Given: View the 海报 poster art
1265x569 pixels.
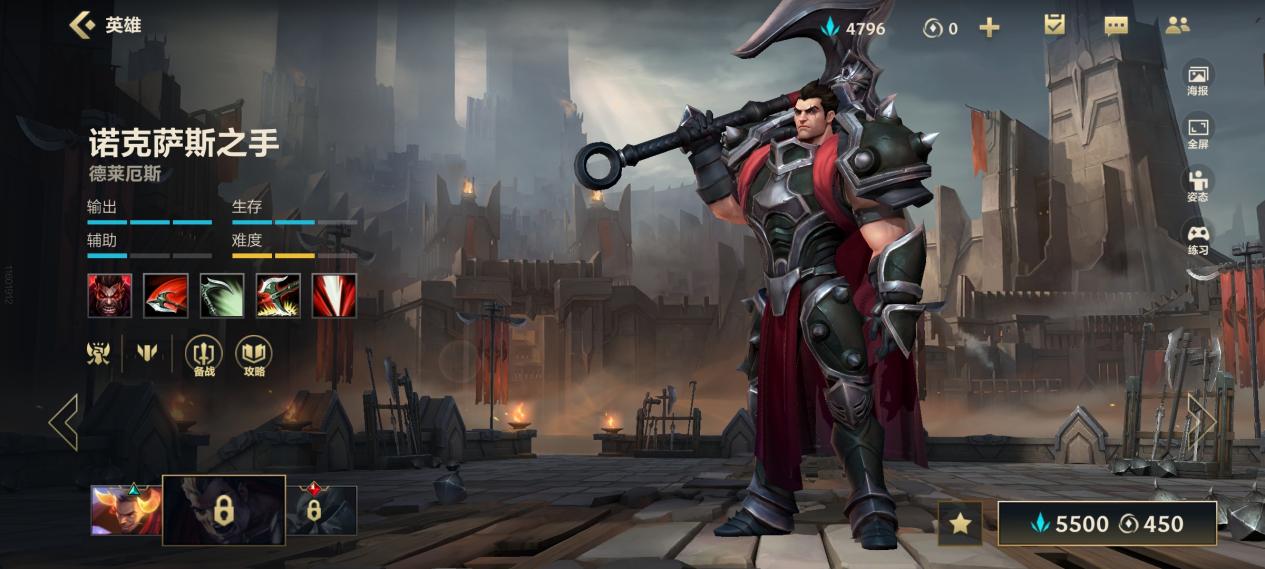Looking at the screenshot, I should 1197,79.
